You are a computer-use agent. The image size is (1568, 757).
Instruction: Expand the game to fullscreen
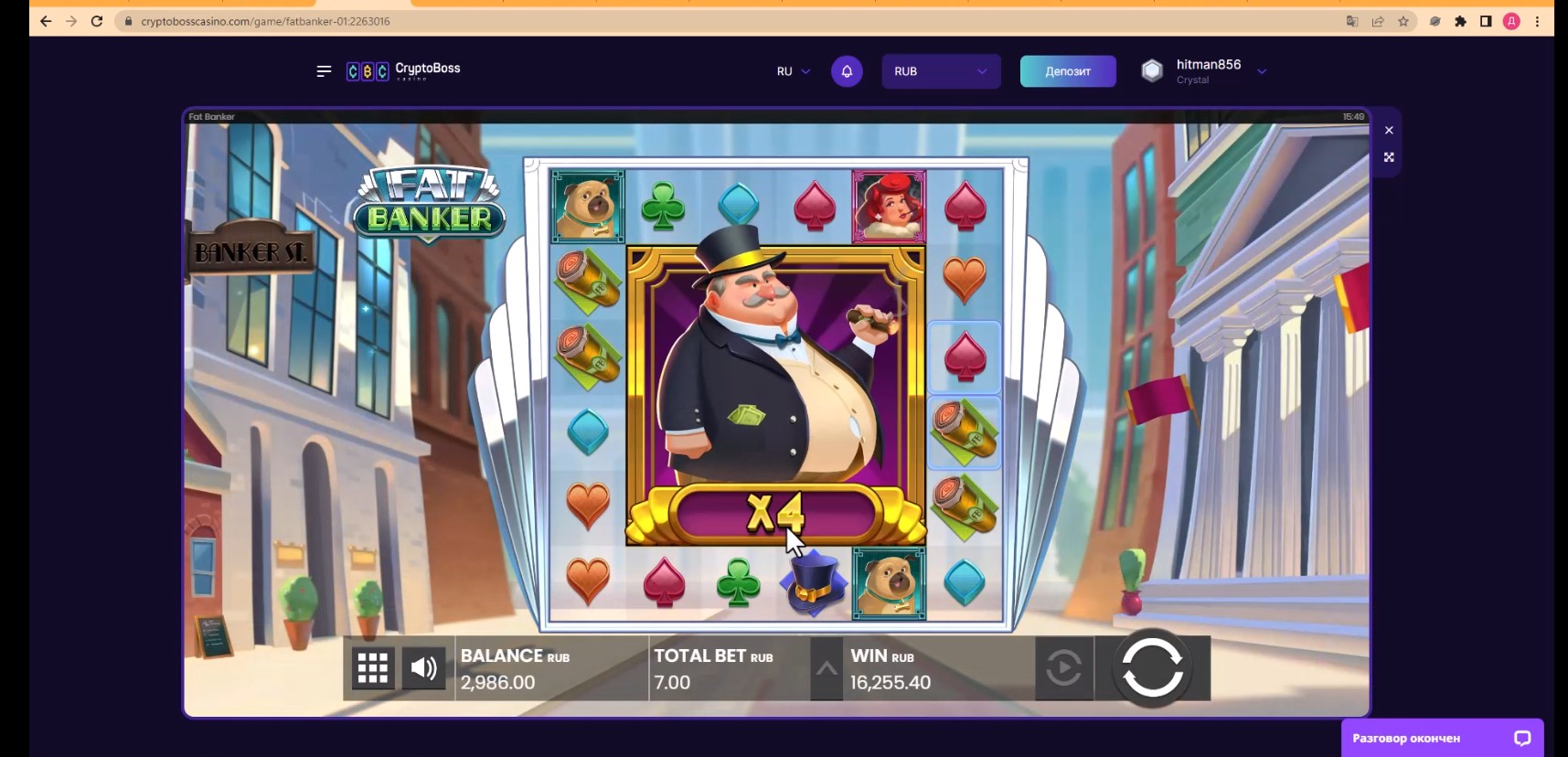(x=1389, y=157)
